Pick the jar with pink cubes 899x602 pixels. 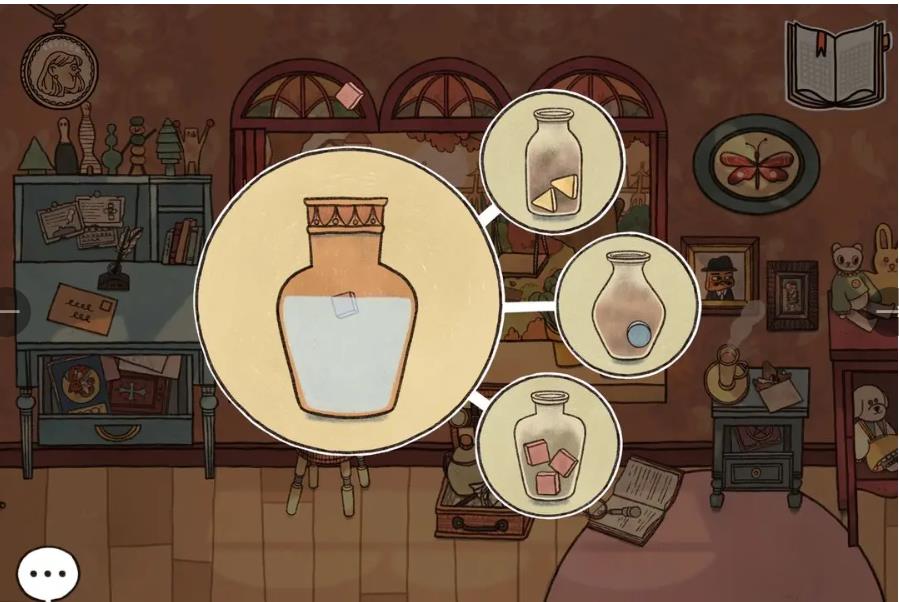pos(548,445)
